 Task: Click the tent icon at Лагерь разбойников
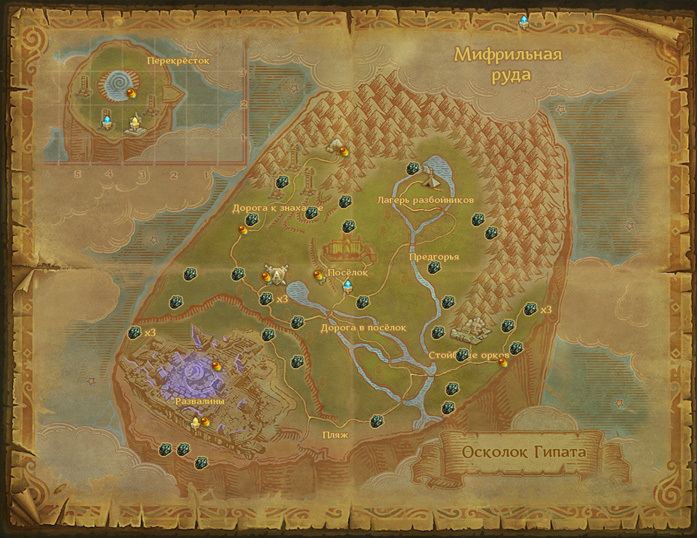[433, 178]
